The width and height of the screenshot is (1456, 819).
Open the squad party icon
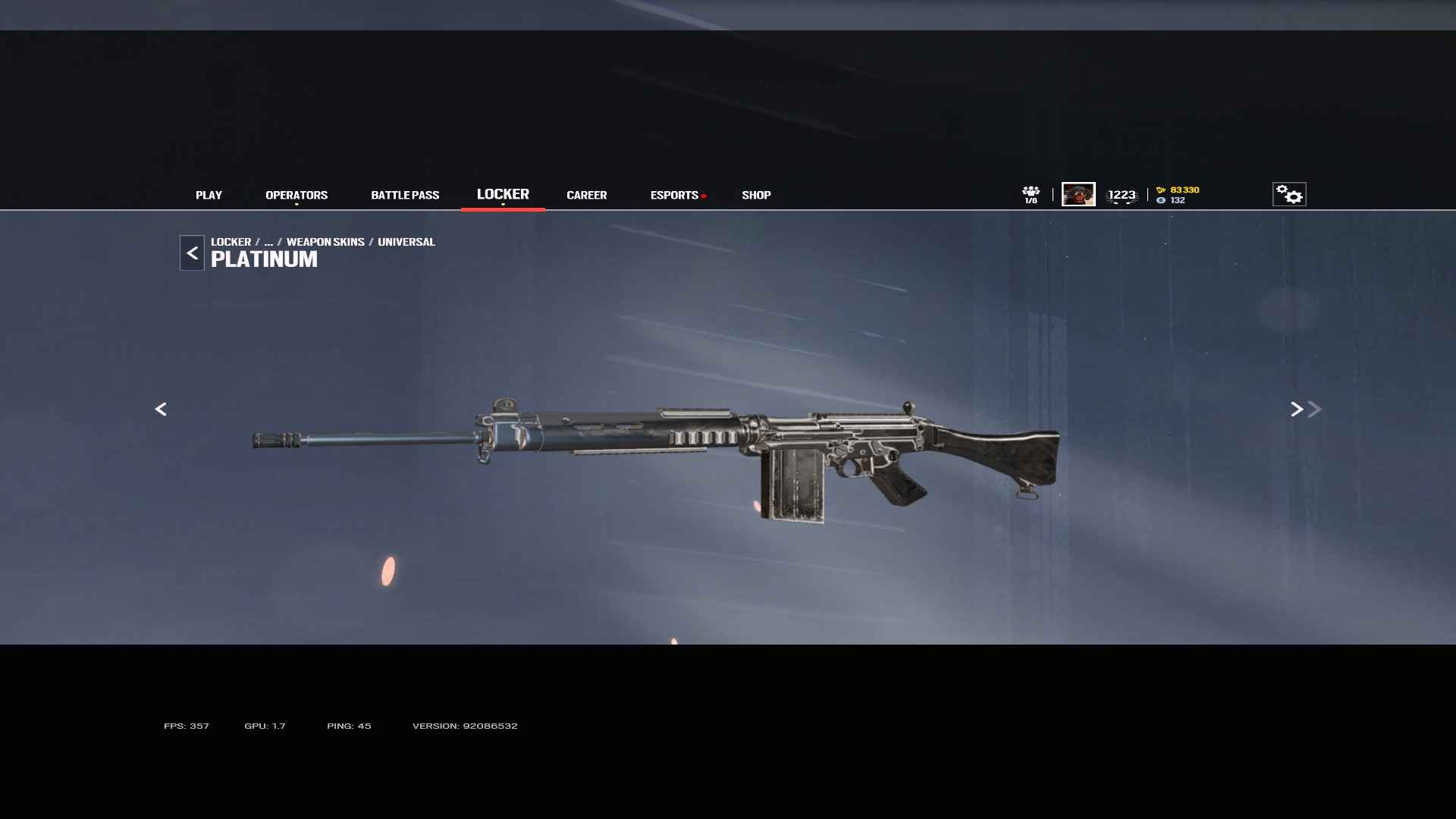click(1031, 194)
